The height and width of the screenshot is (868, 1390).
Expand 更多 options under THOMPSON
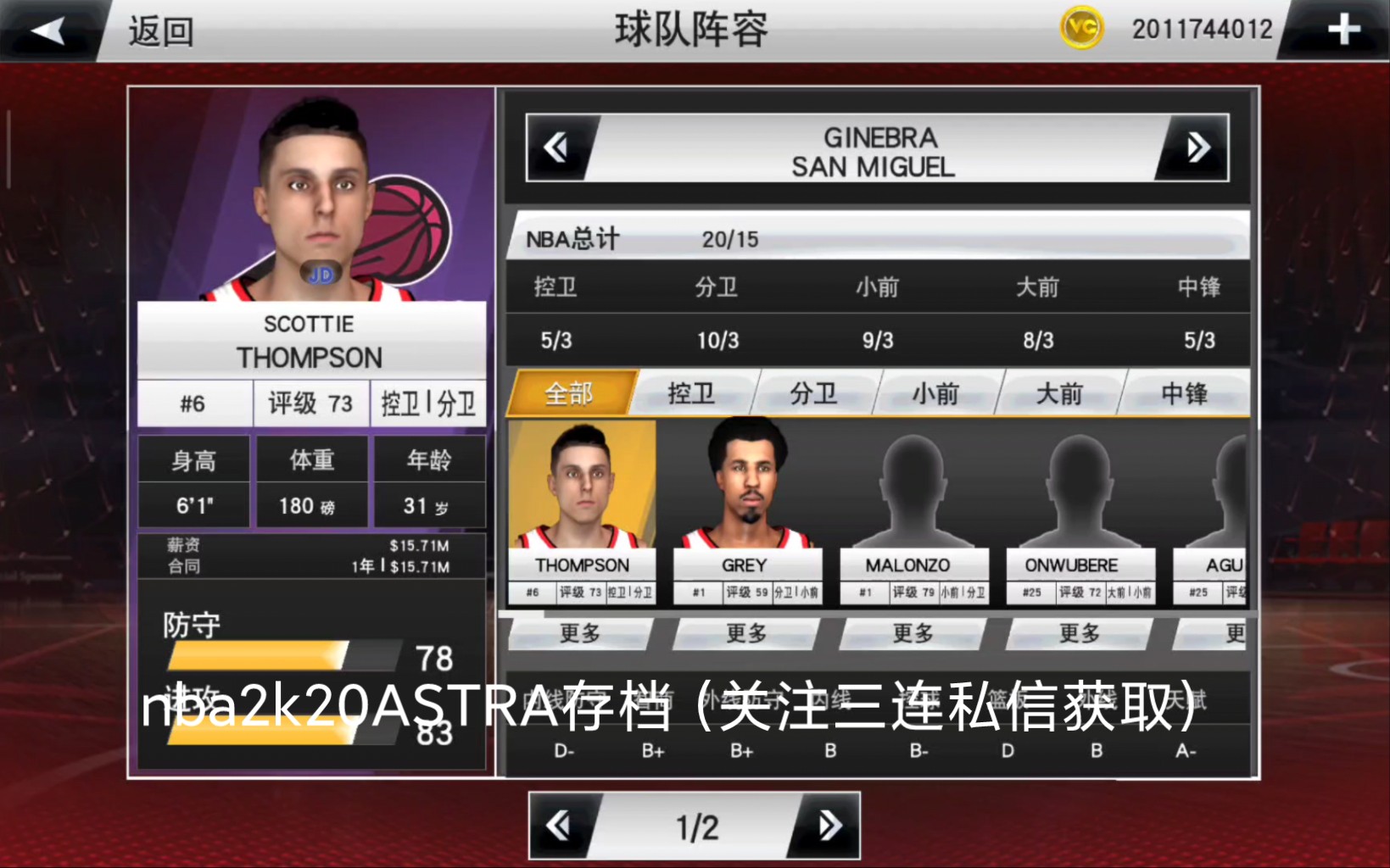582,633
